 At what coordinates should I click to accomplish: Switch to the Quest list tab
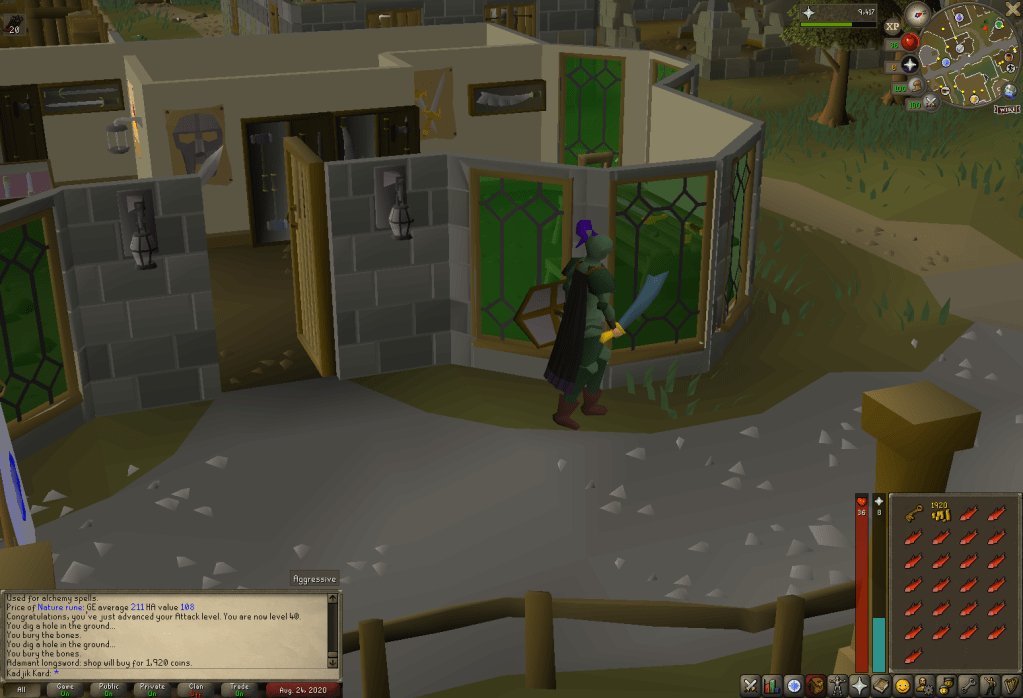pyautogui.click(x=795, y=686)
